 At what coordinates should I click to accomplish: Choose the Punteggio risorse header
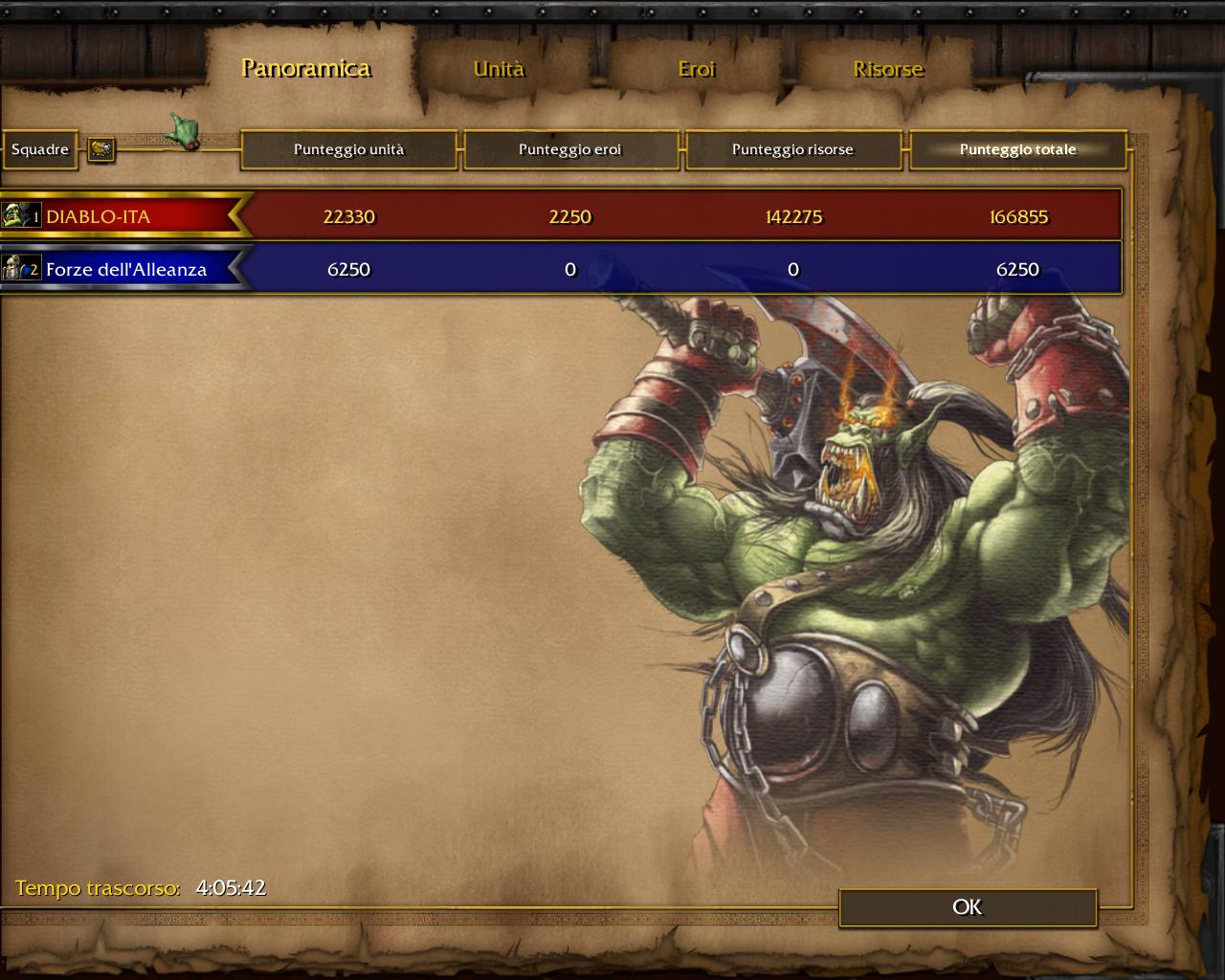(x=792, y=149)
